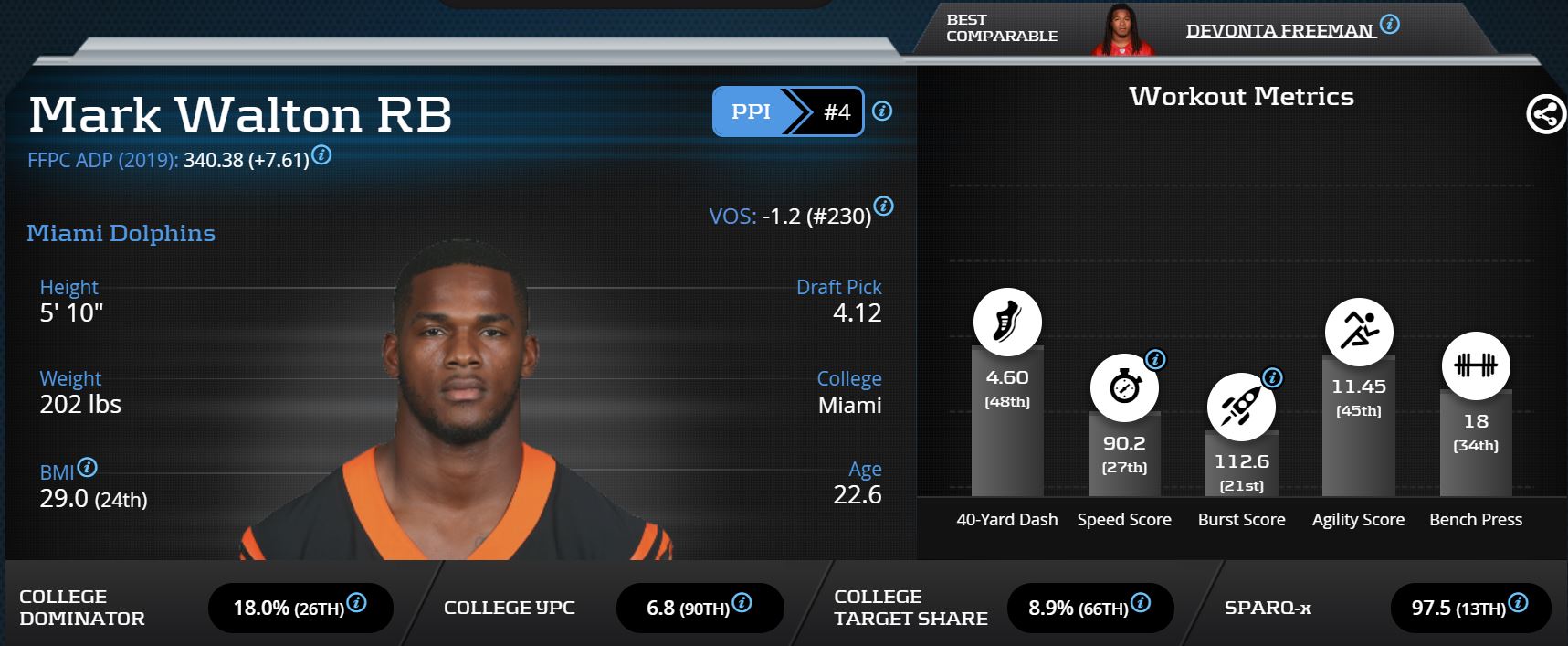The image size is (1568, 646).
Task: Show info for College Target Share
Action: (x=1141, y=602)
